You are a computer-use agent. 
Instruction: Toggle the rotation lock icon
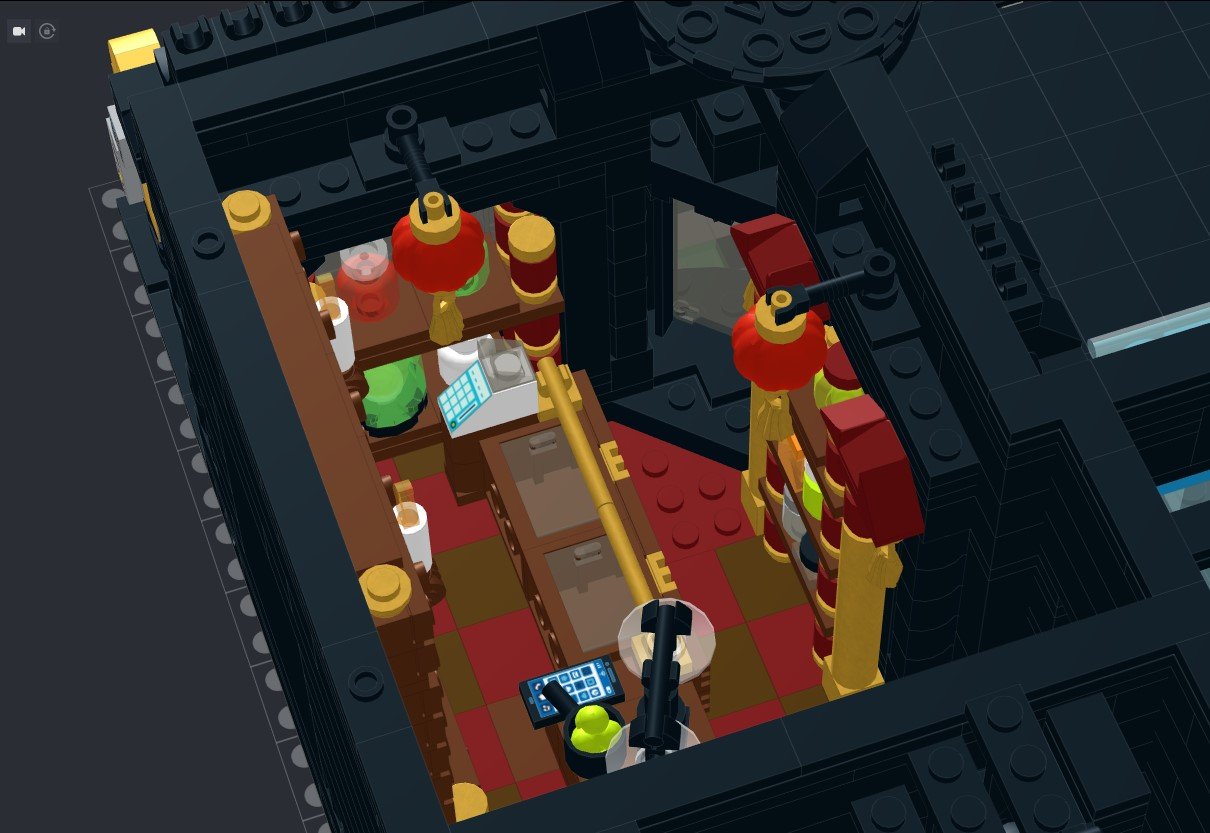pyautogui.click(x=47, y=31)
